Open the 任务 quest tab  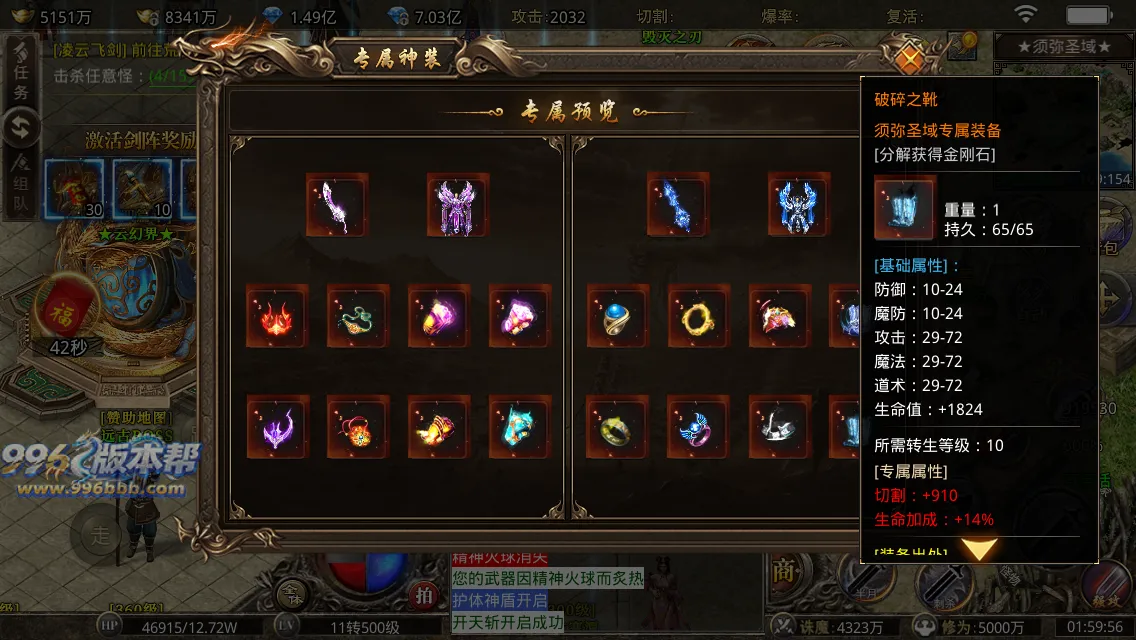click(x=21, y=77)
